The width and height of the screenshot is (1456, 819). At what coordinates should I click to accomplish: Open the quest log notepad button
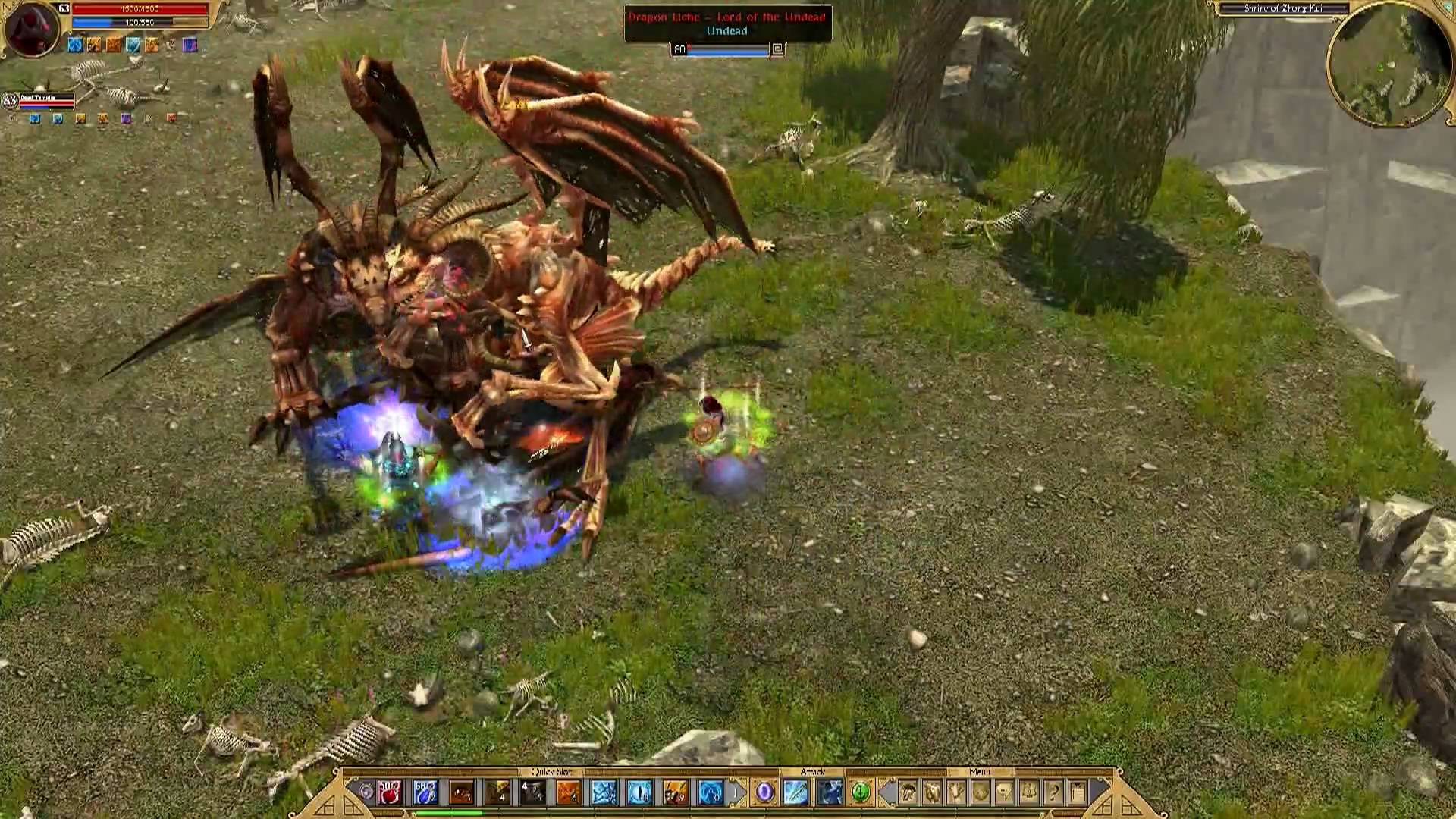[1077, 792]
